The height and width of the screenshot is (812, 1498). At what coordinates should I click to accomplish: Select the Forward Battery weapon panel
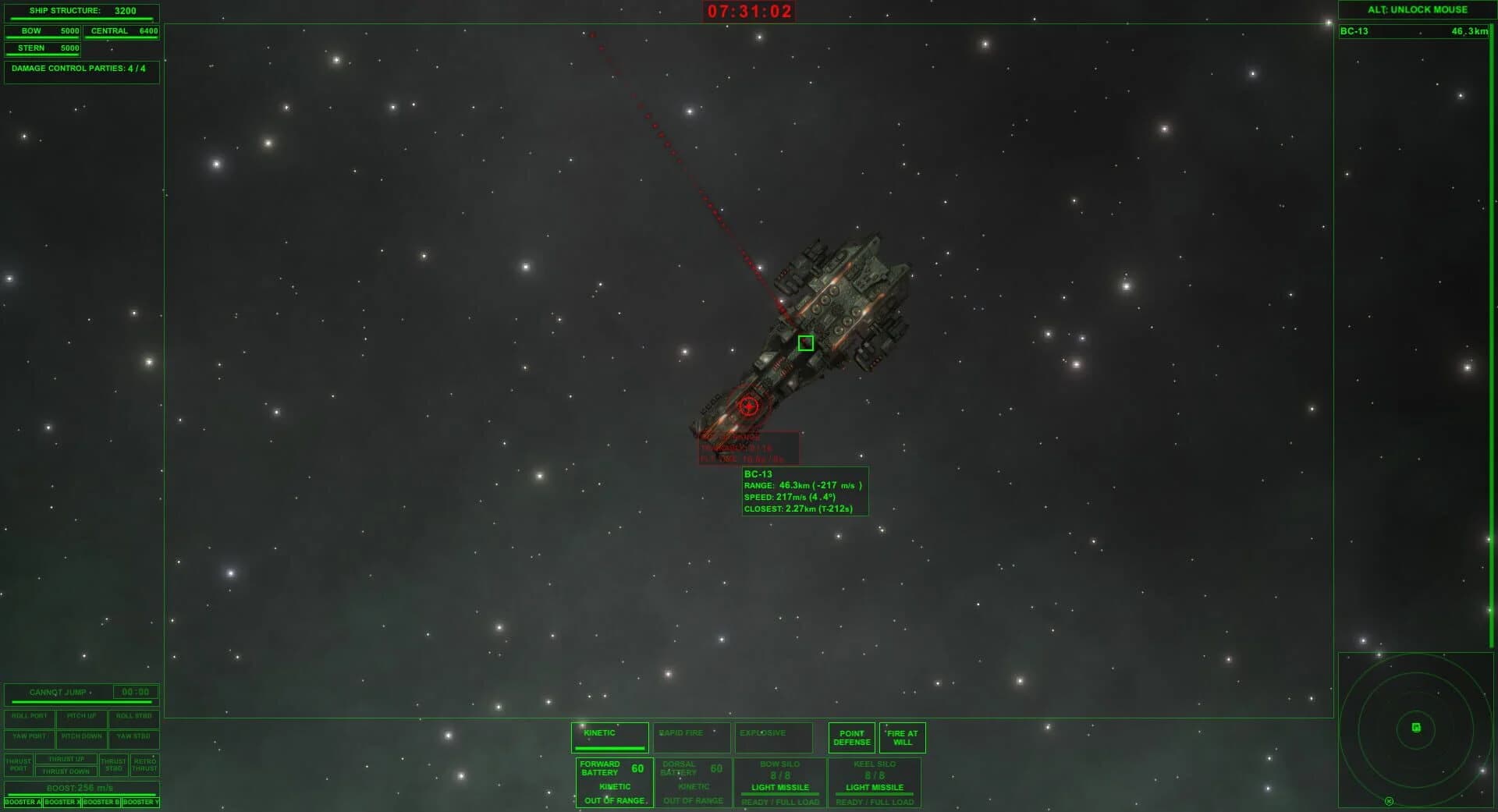click(613, 782)
